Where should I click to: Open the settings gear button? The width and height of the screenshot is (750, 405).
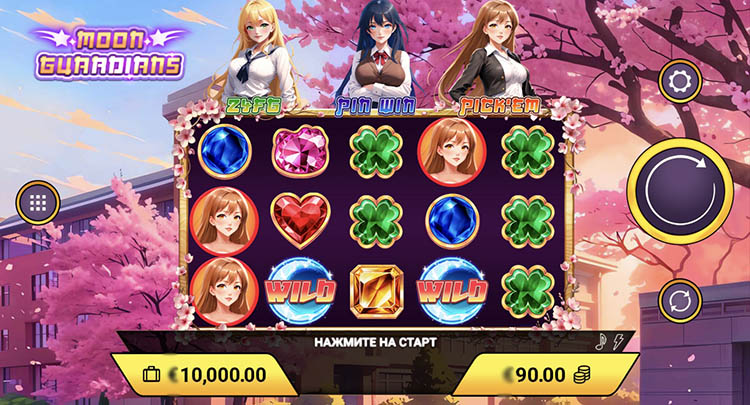pyautogui.click(x=679, y=81)
